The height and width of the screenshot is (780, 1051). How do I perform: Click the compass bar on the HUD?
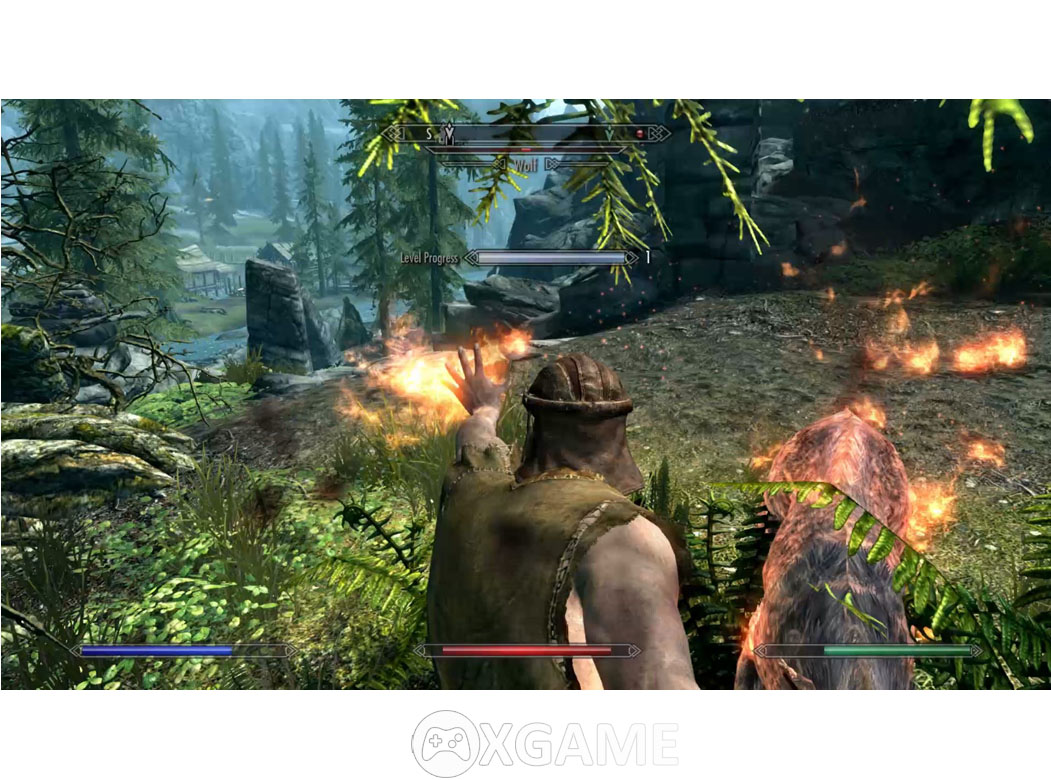pos(527,133)
